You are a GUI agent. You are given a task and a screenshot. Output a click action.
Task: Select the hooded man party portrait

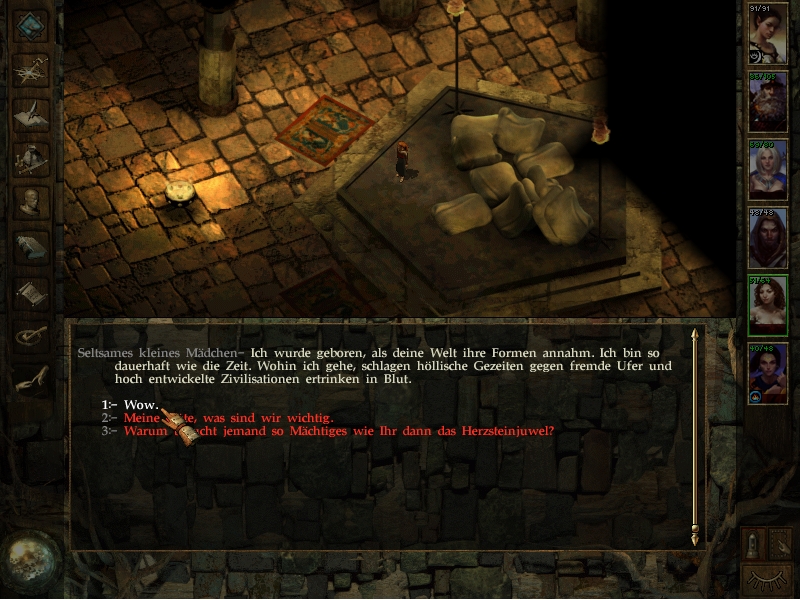tap(768, 237)
